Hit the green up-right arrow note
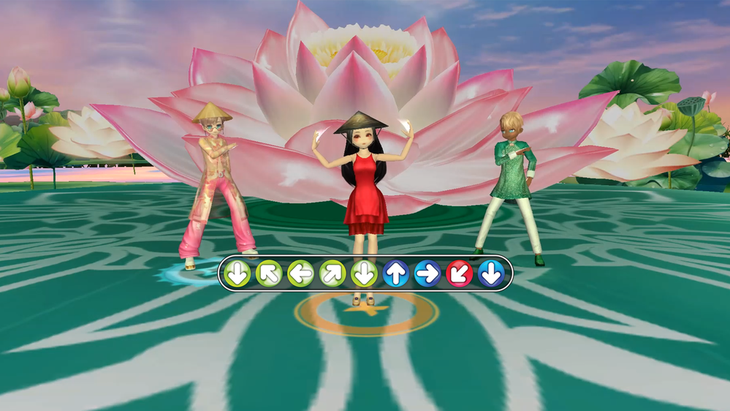730x411 pixels. pos(332,273)
